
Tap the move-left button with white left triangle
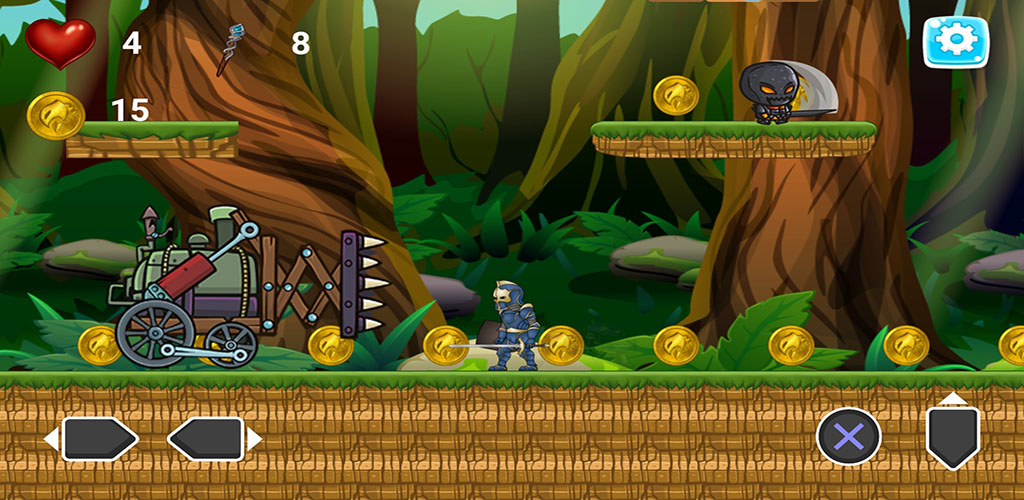coord(91,439)
